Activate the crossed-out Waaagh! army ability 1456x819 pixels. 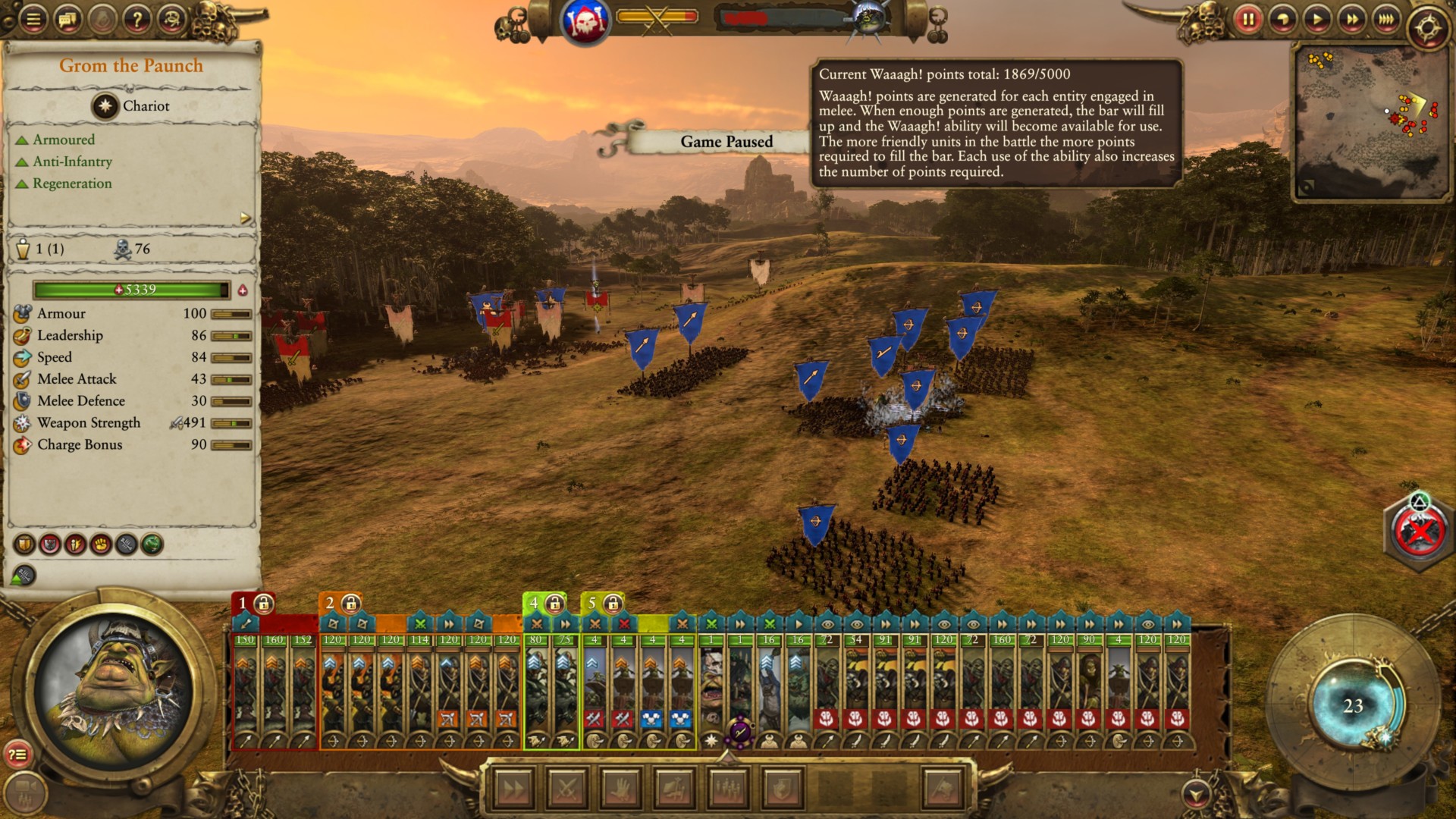(x=1418, y=532)
